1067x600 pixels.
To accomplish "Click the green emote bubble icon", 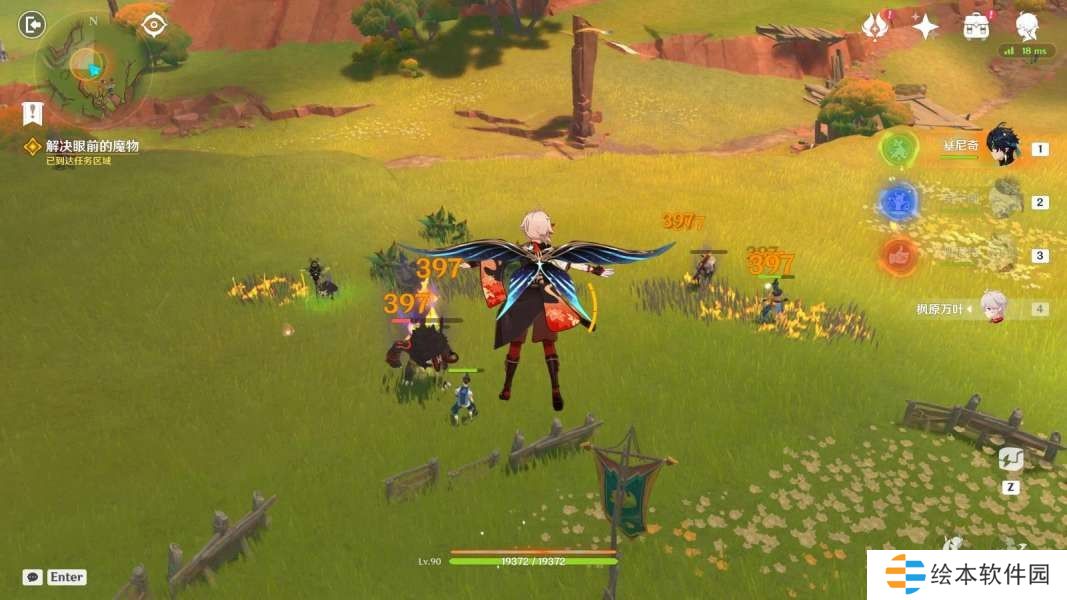I will pos(898,149).
